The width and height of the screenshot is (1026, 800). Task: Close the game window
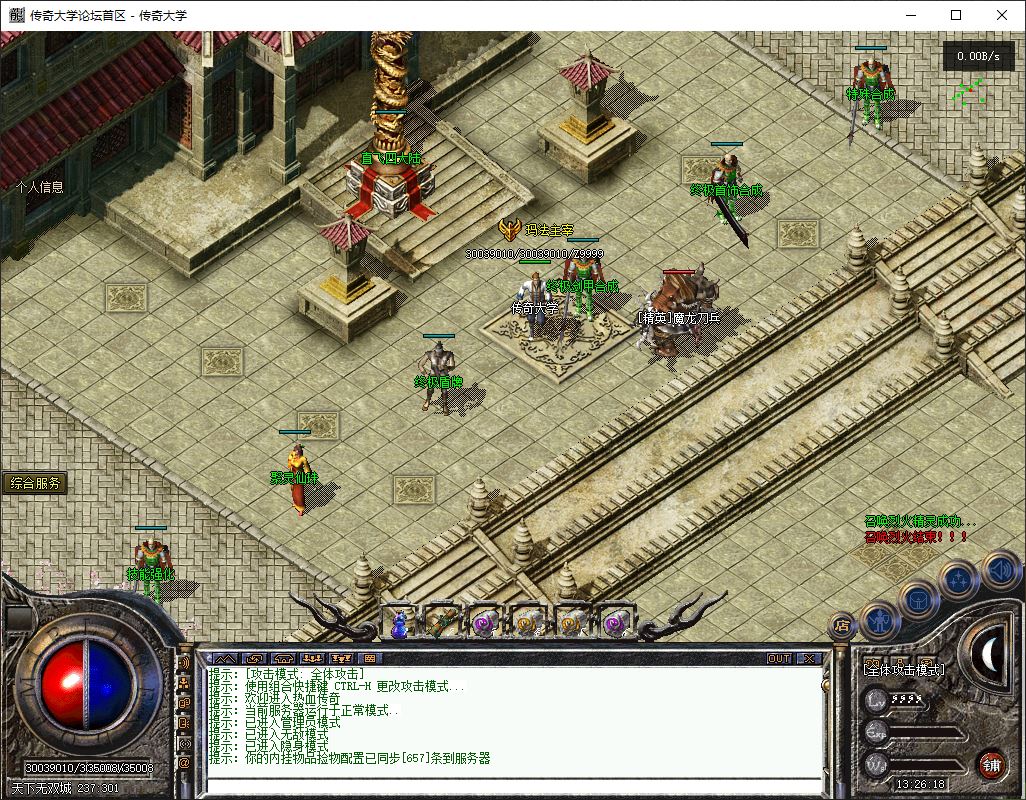coord(1002,15)
